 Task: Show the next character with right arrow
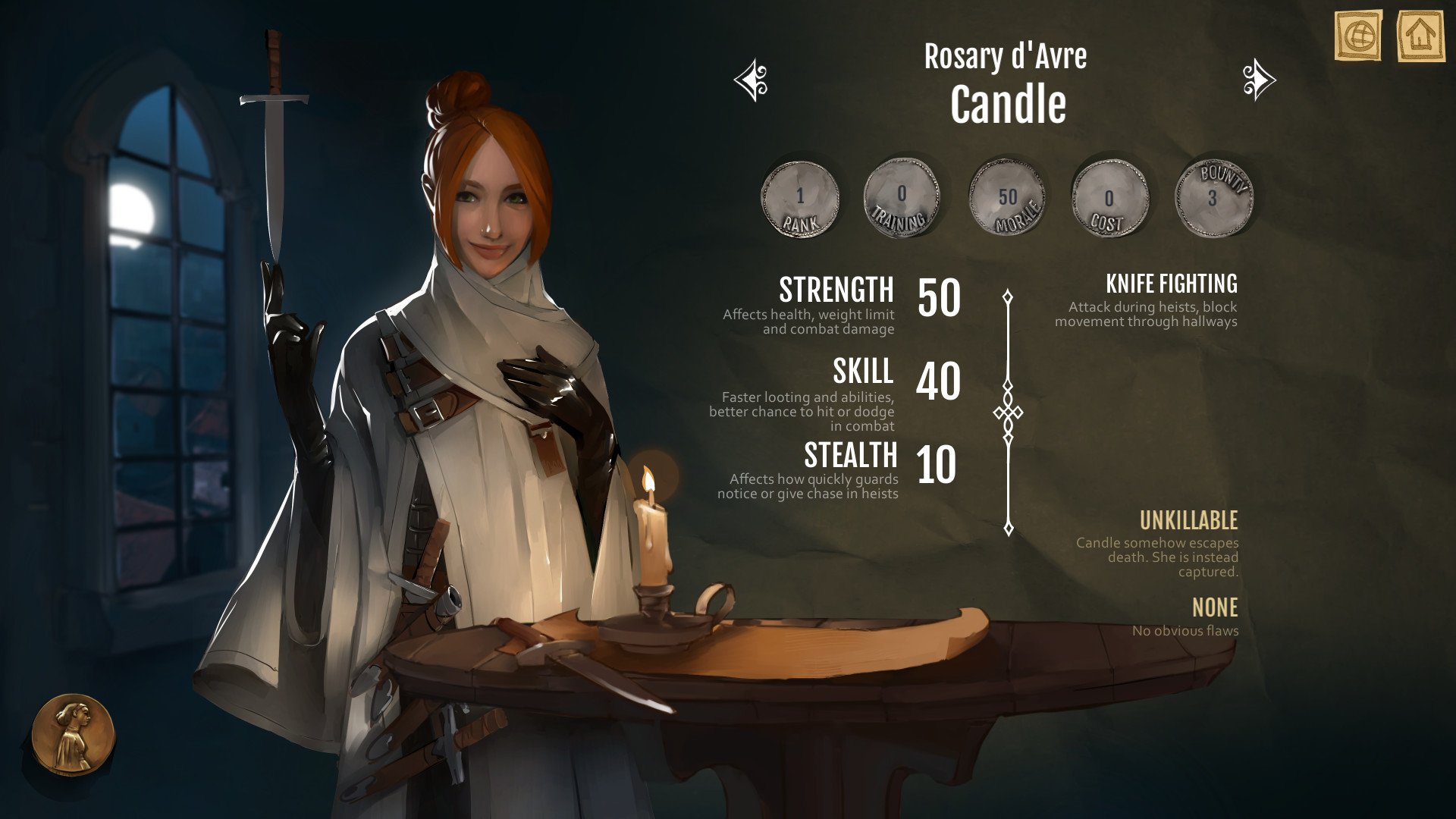(1259, 80)
